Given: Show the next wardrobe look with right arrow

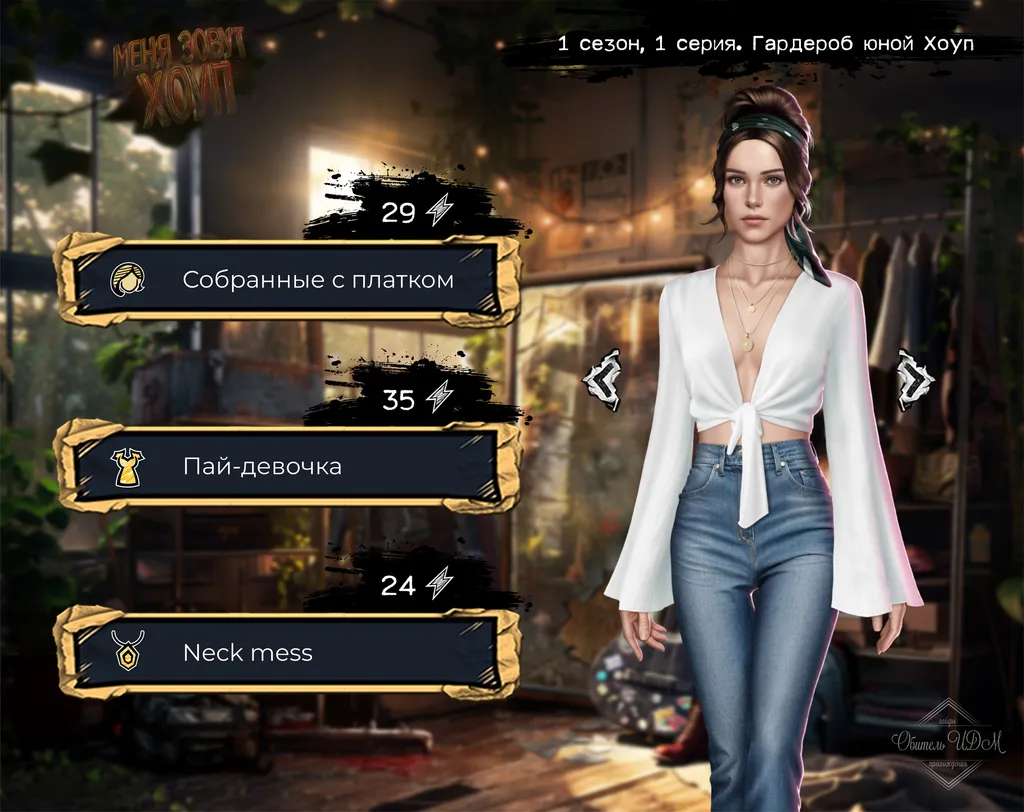Looking at the screenshot, I should (x=914, y=380).
